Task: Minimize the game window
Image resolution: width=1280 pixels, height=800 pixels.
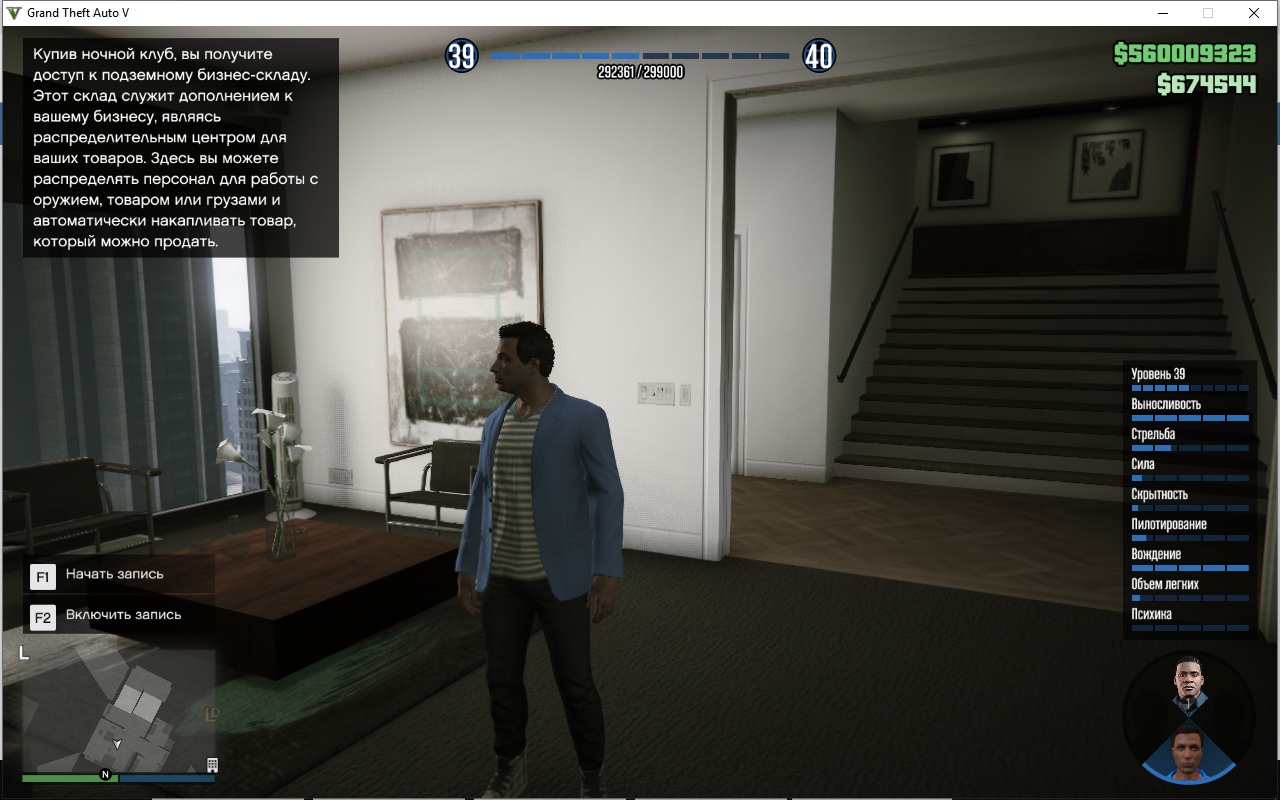Action: [x=1163, y=13]
